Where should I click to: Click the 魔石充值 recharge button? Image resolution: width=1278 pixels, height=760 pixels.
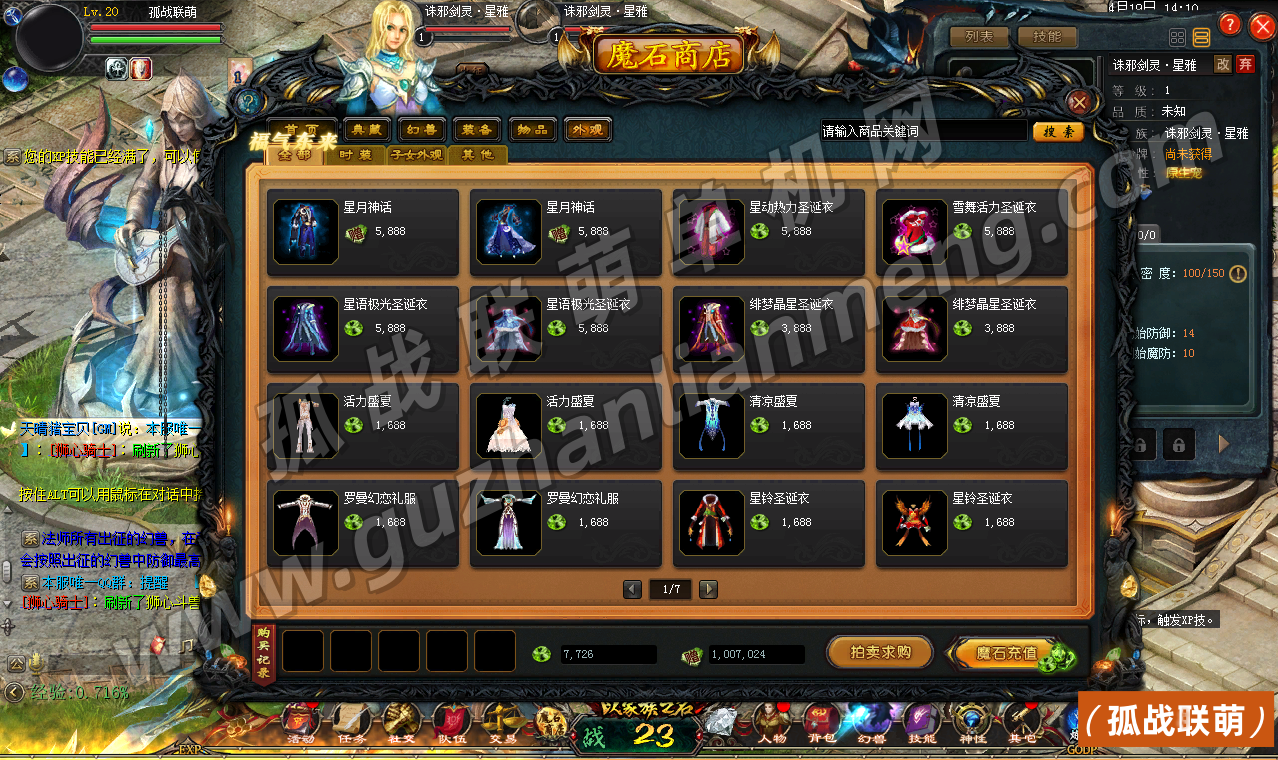[x=1007, y=653]
